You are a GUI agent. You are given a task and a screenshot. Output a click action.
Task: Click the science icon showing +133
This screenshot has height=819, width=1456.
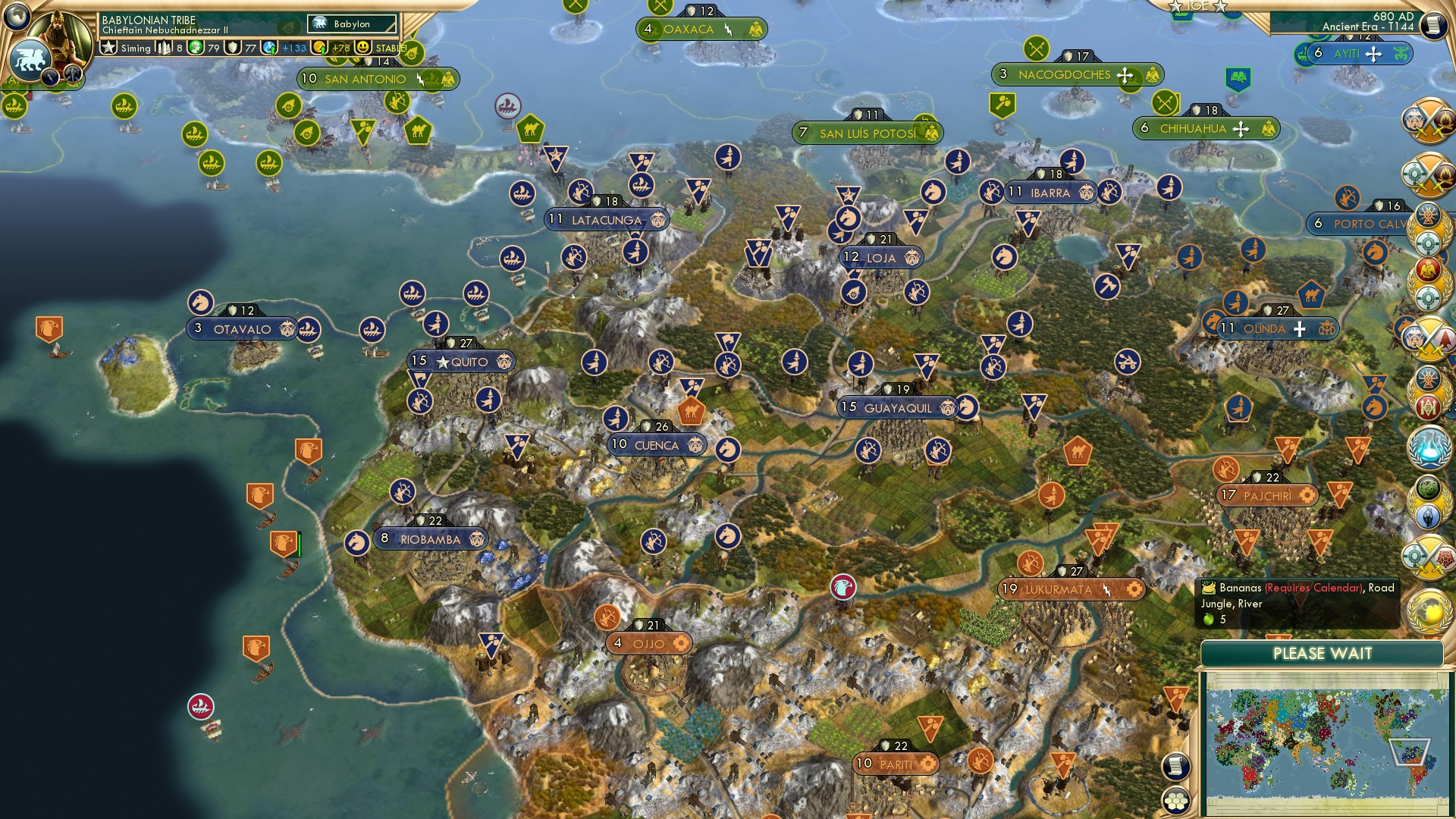pos(270,48)
